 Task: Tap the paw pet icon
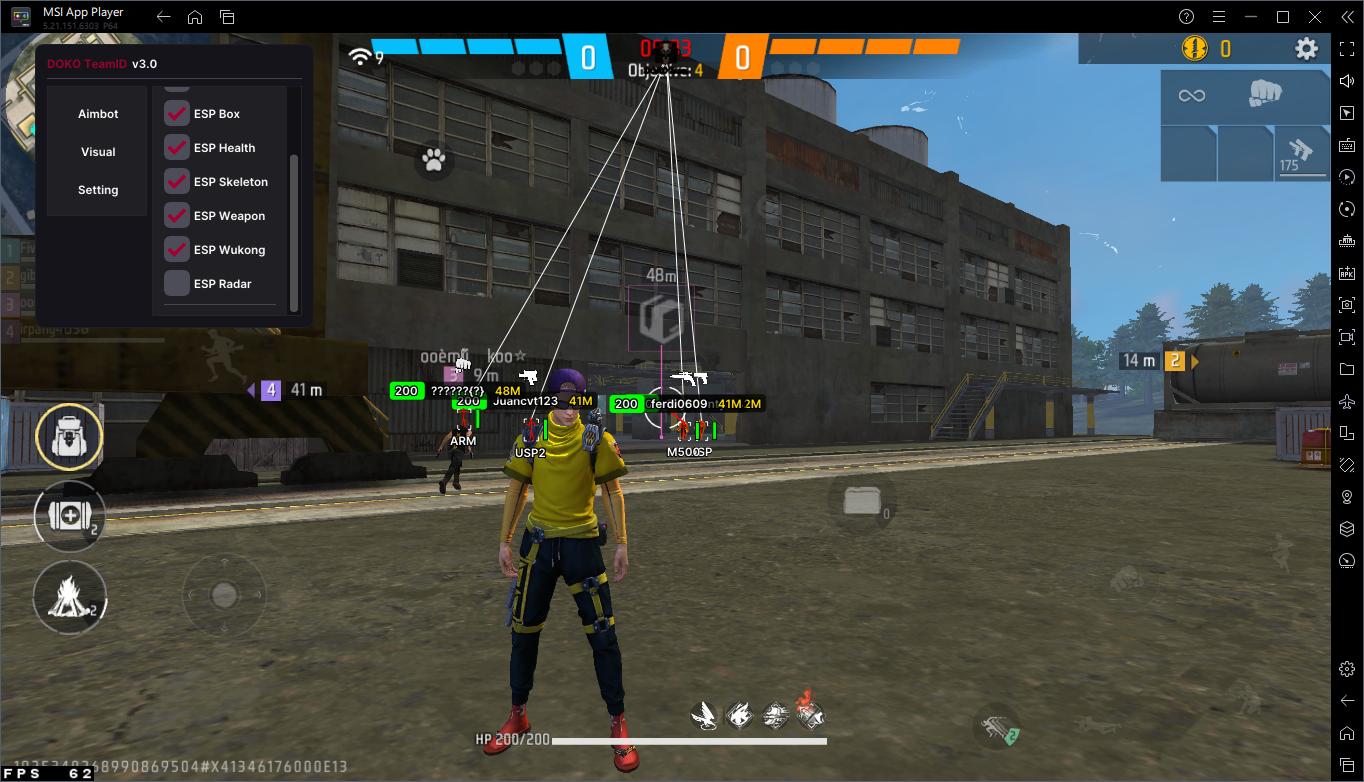[x=434, y=160]
